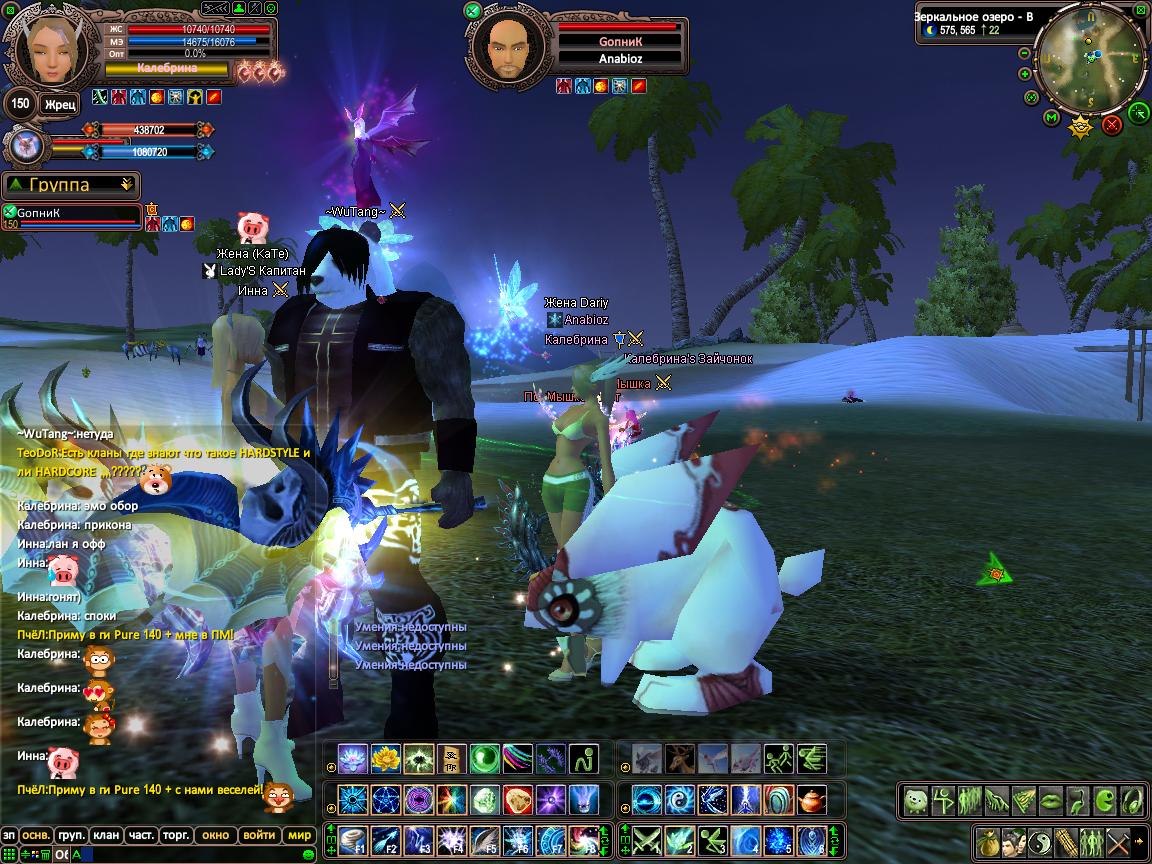Select the мир world chat tab

298,835
